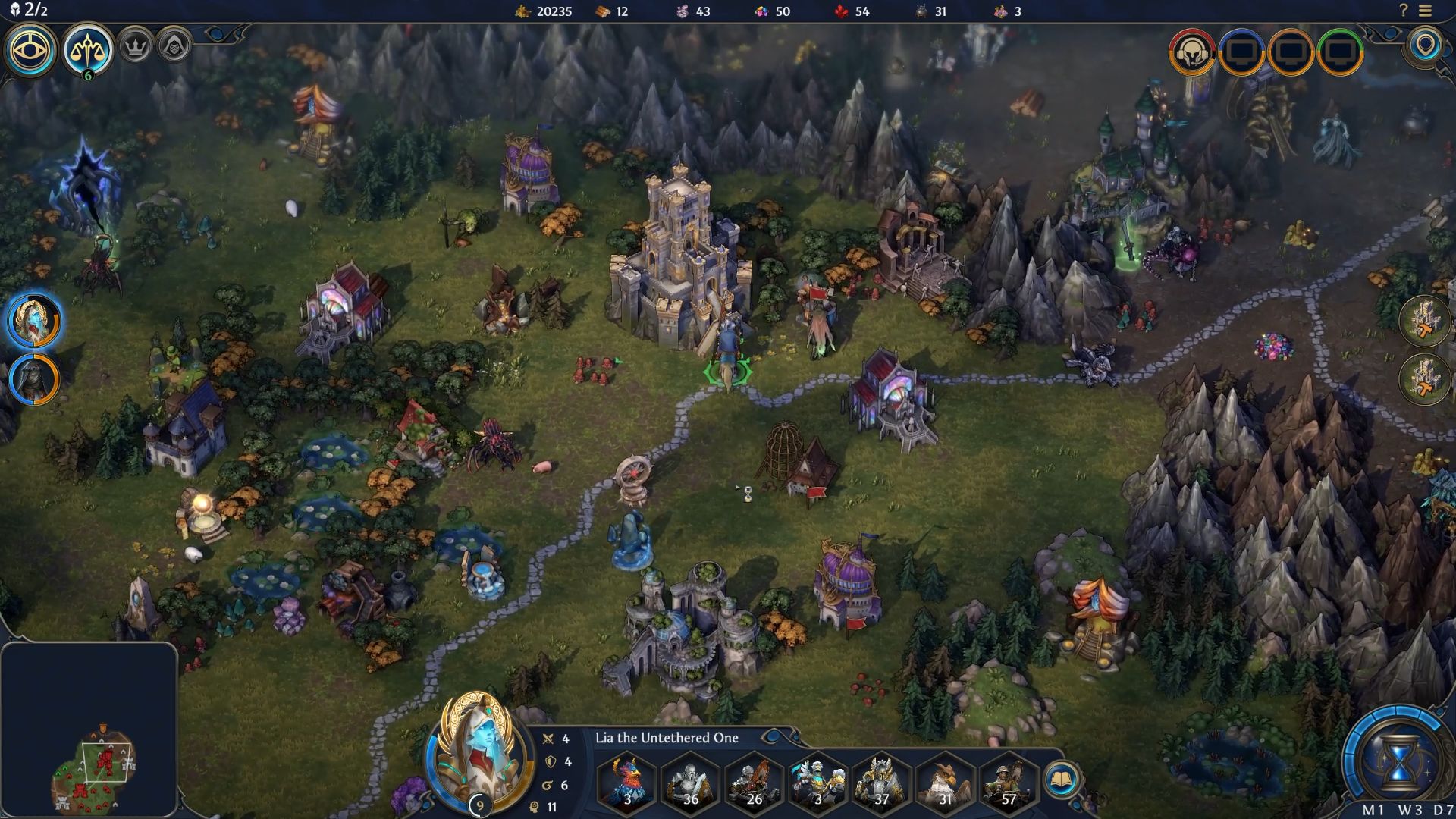Open the minimap
This screenshot has width=1456, height=819.
pyautogui.click(x=89, y=730)
